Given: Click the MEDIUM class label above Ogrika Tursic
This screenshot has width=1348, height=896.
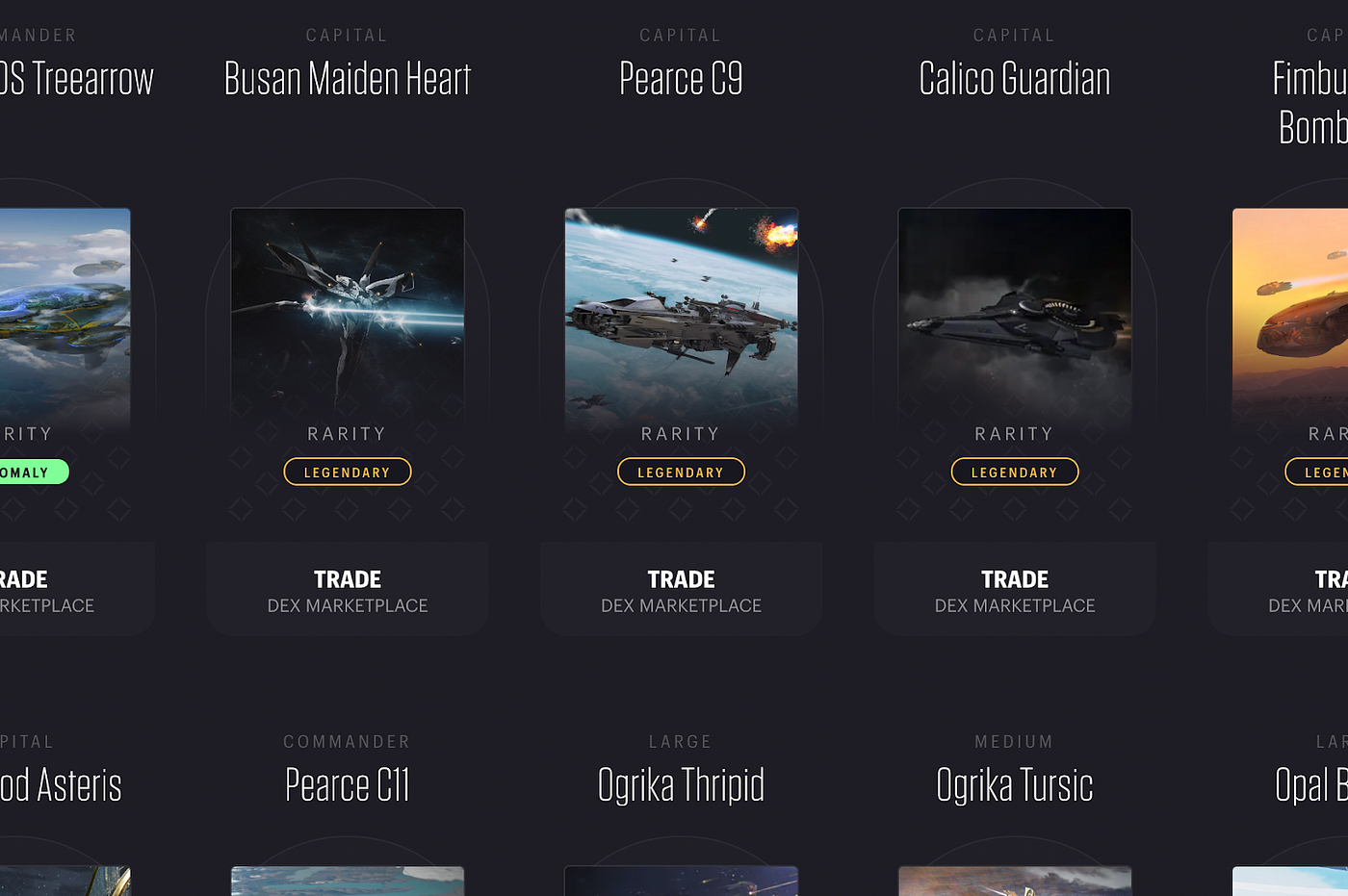Looking at the screenshot, I should 1014,741.
